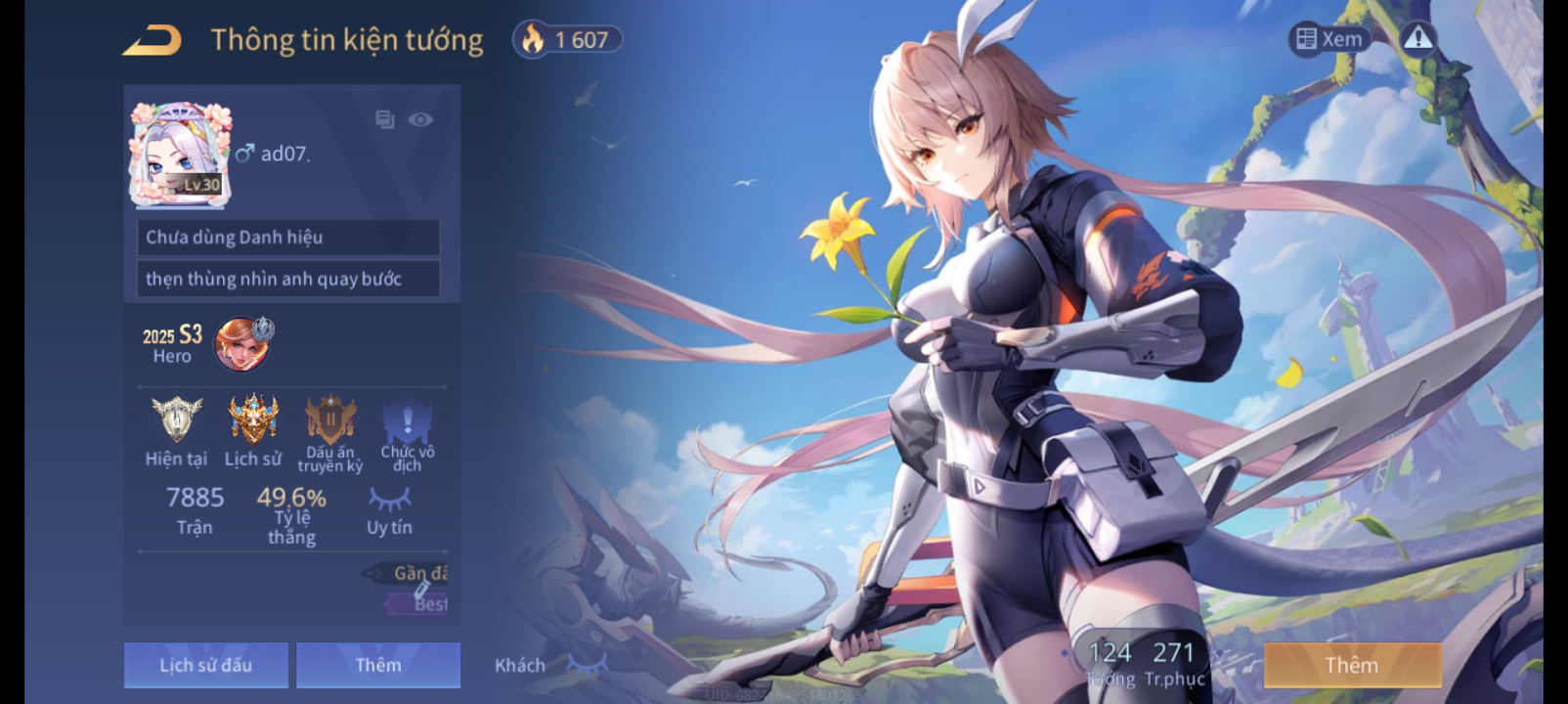The image size is (1568, 704).
Task: Click the signature line thẹn thùng nhìn anh
Action: click(288, 279)
